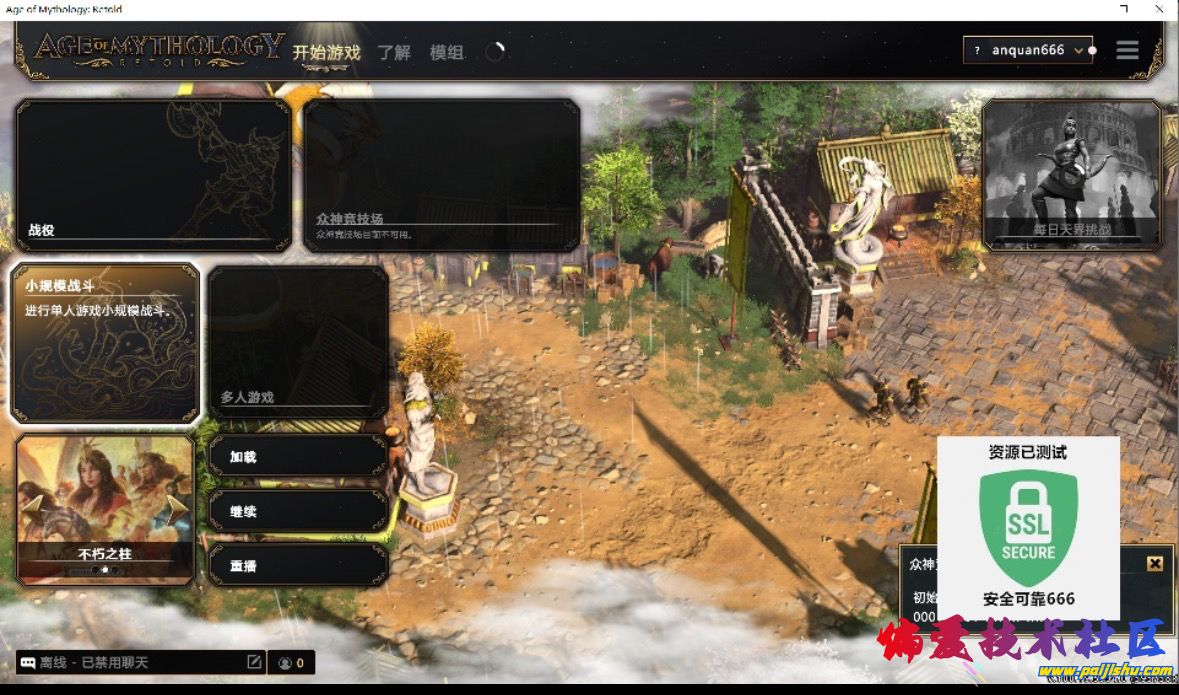Open the 多人游戏 multiplayer tile
1179x695 pixels.
(x=298, y=342)
